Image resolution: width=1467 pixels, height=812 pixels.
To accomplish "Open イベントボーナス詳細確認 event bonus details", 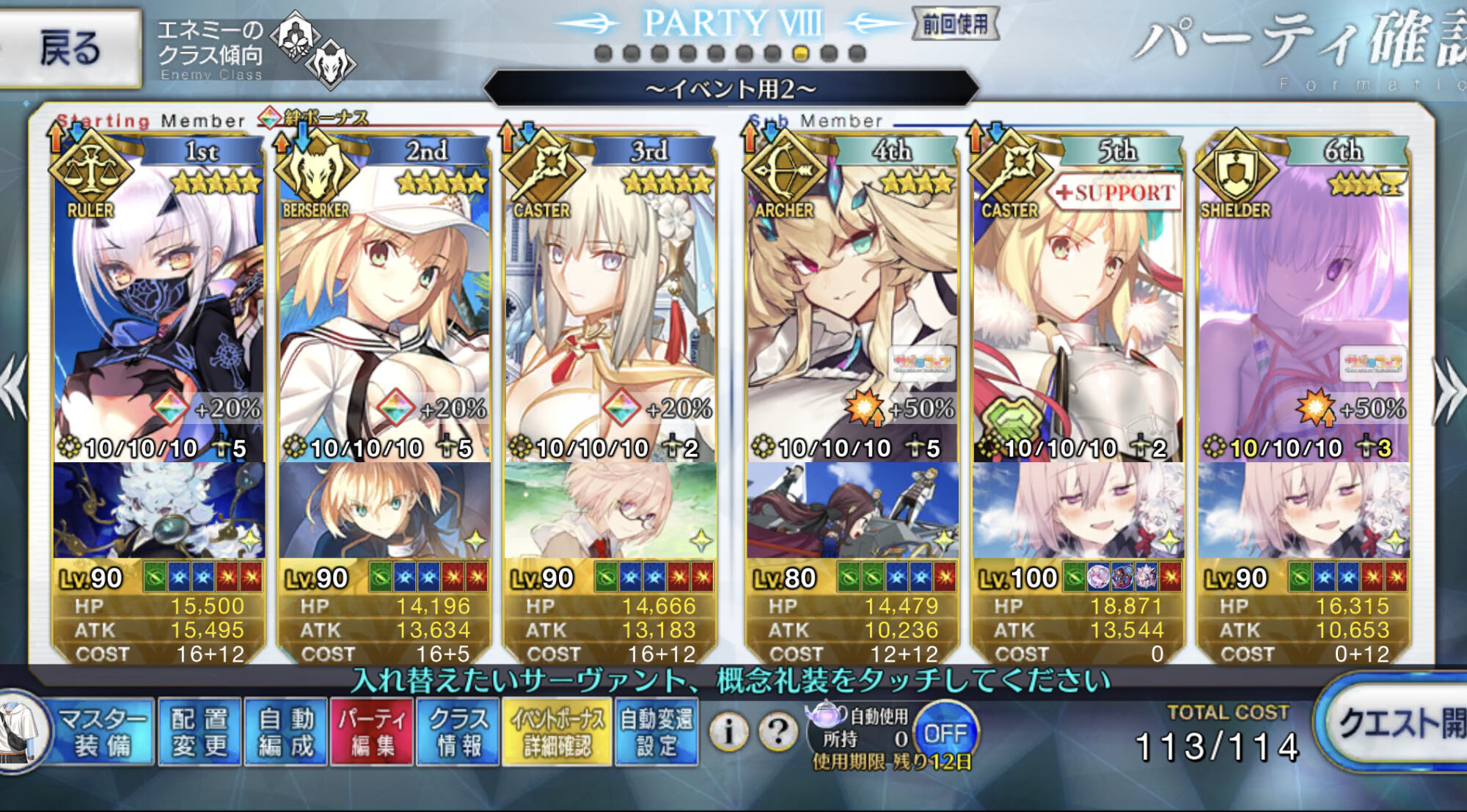I will (557, 732).
